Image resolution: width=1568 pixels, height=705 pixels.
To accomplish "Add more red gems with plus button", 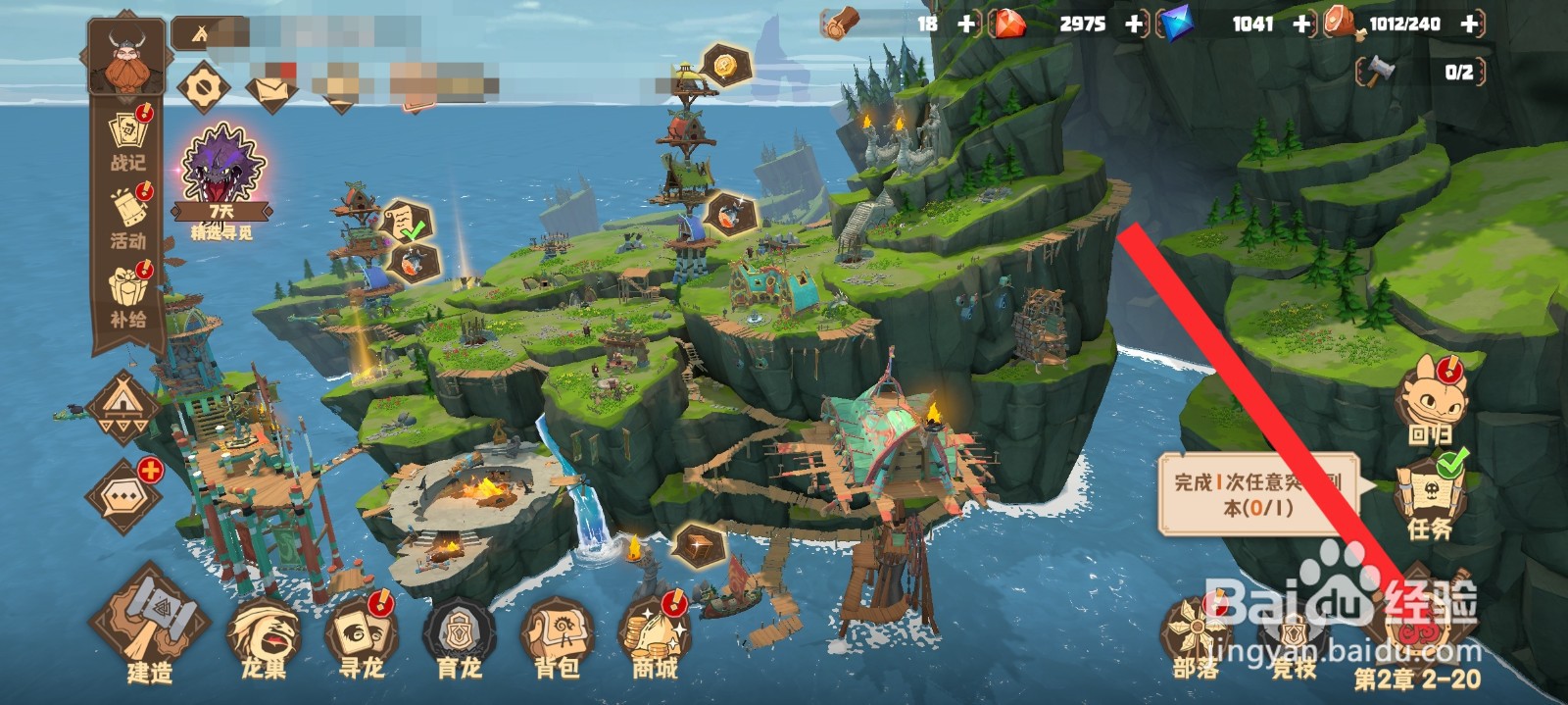I will click(1135, 24).
